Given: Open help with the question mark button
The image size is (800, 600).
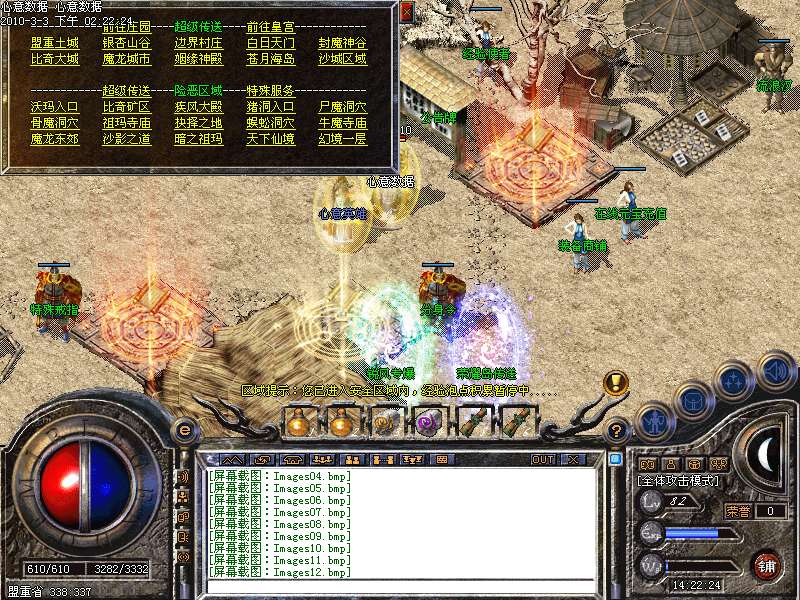Looking at the screenshot, I should tap(617, 431).
